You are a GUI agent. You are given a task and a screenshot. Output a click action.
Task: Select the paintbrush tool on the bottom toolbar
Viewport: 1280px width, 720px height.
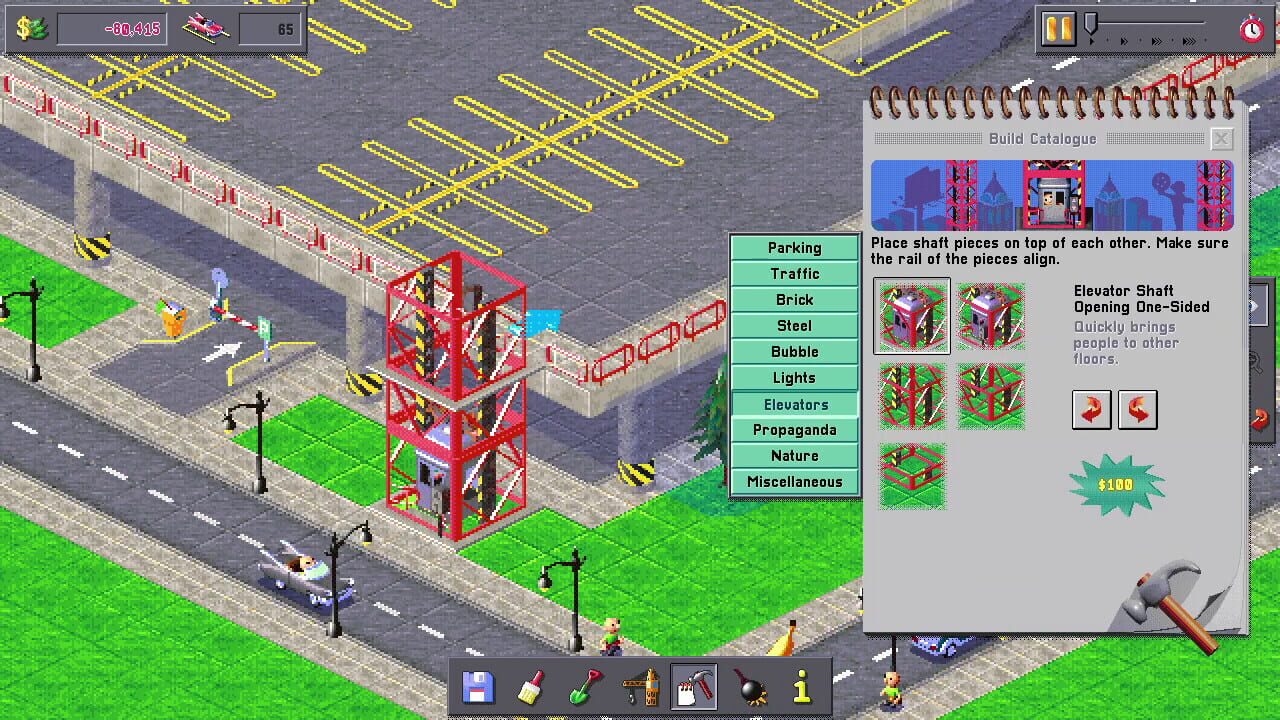[531, 687]
